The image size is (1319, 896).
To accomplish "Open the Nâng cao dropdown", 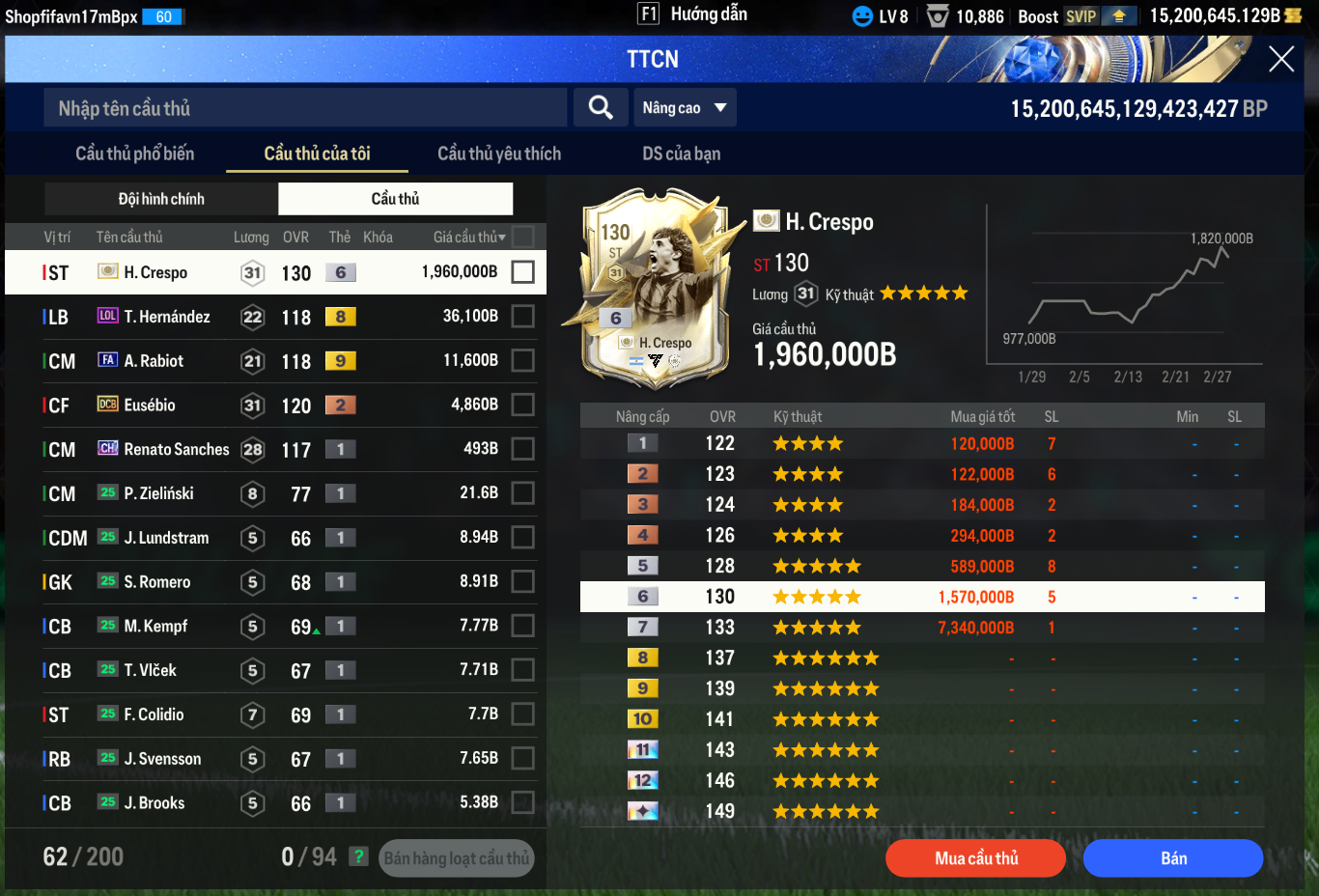I will (684, 108).
